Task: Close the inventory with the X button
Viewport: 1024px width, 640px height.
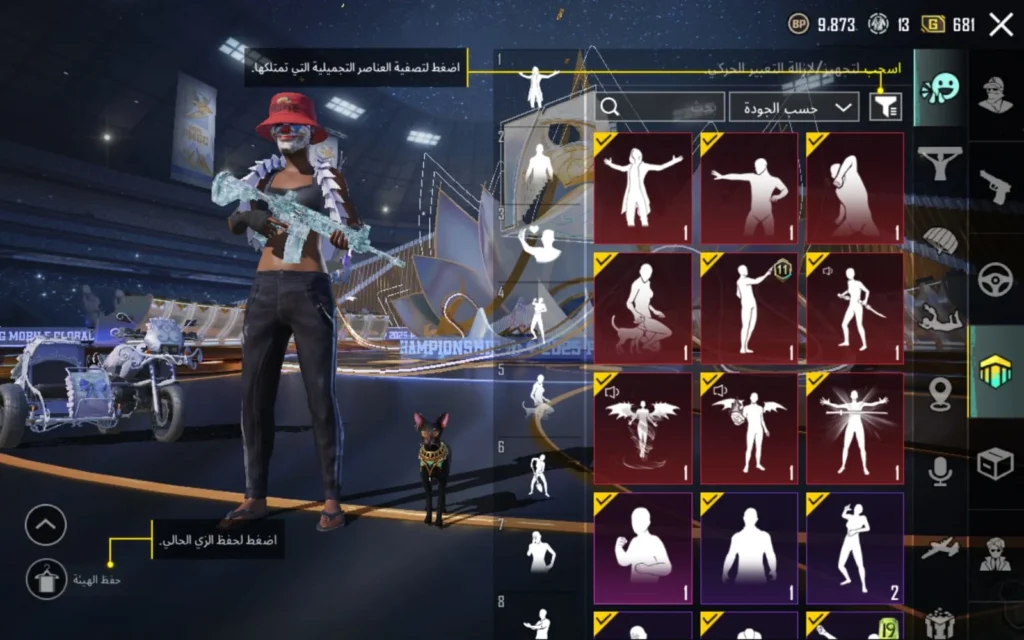Action: click(x=1001, y=25)
